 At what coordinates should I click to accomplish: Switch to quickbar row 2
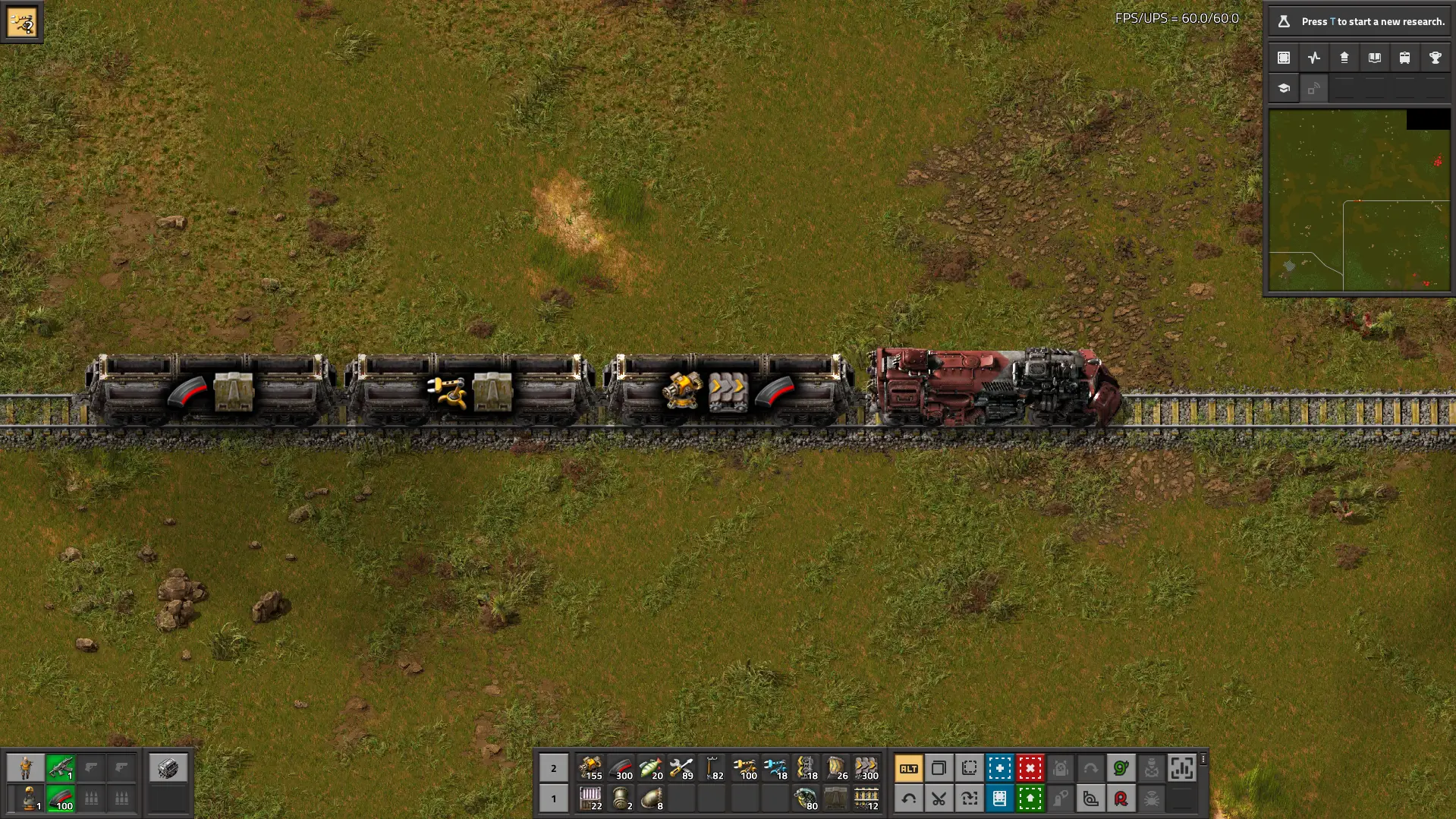[553, 768]
